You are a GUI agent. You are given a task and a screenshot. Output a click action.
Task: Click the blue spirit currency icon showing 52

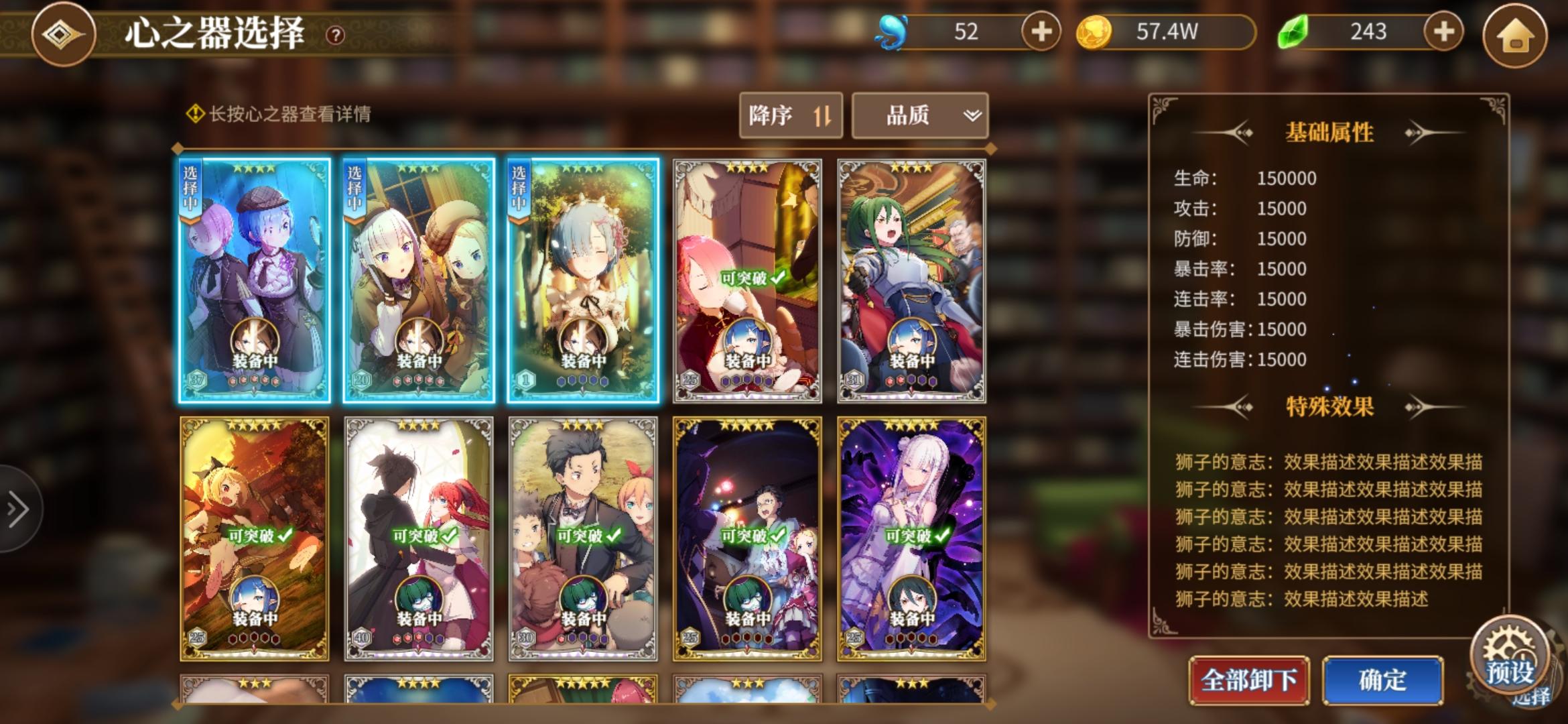(x=893, y=29)
